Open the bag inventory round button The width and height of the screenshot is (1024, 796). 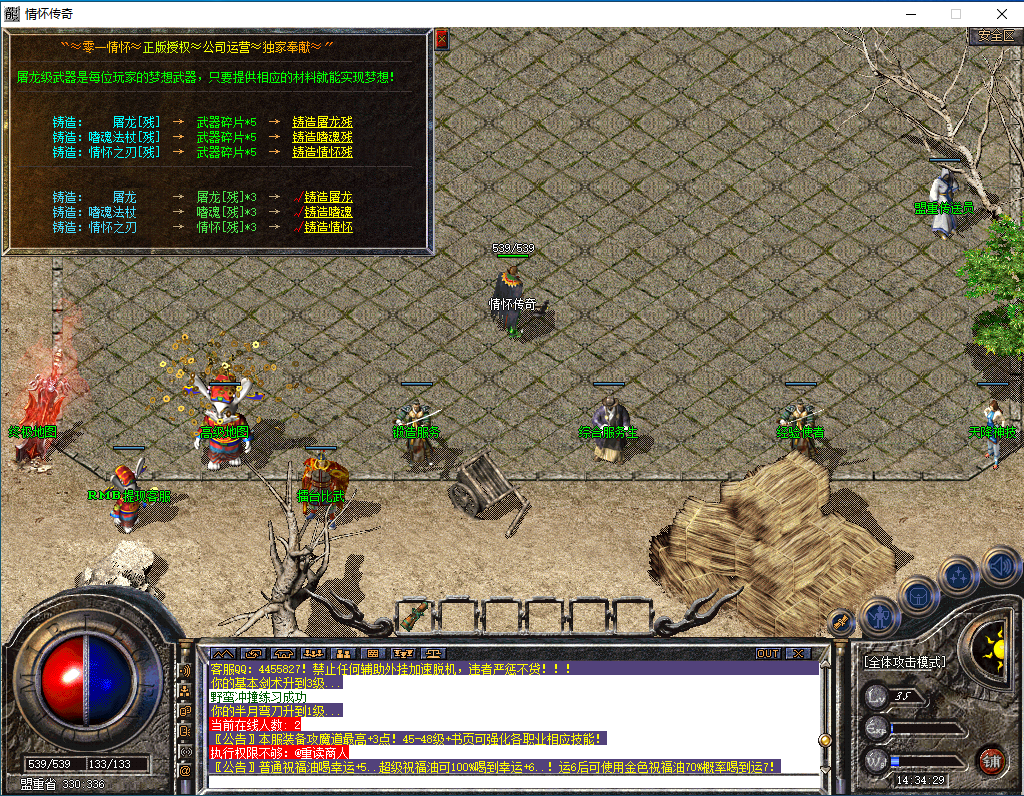(x=919, y=596)
